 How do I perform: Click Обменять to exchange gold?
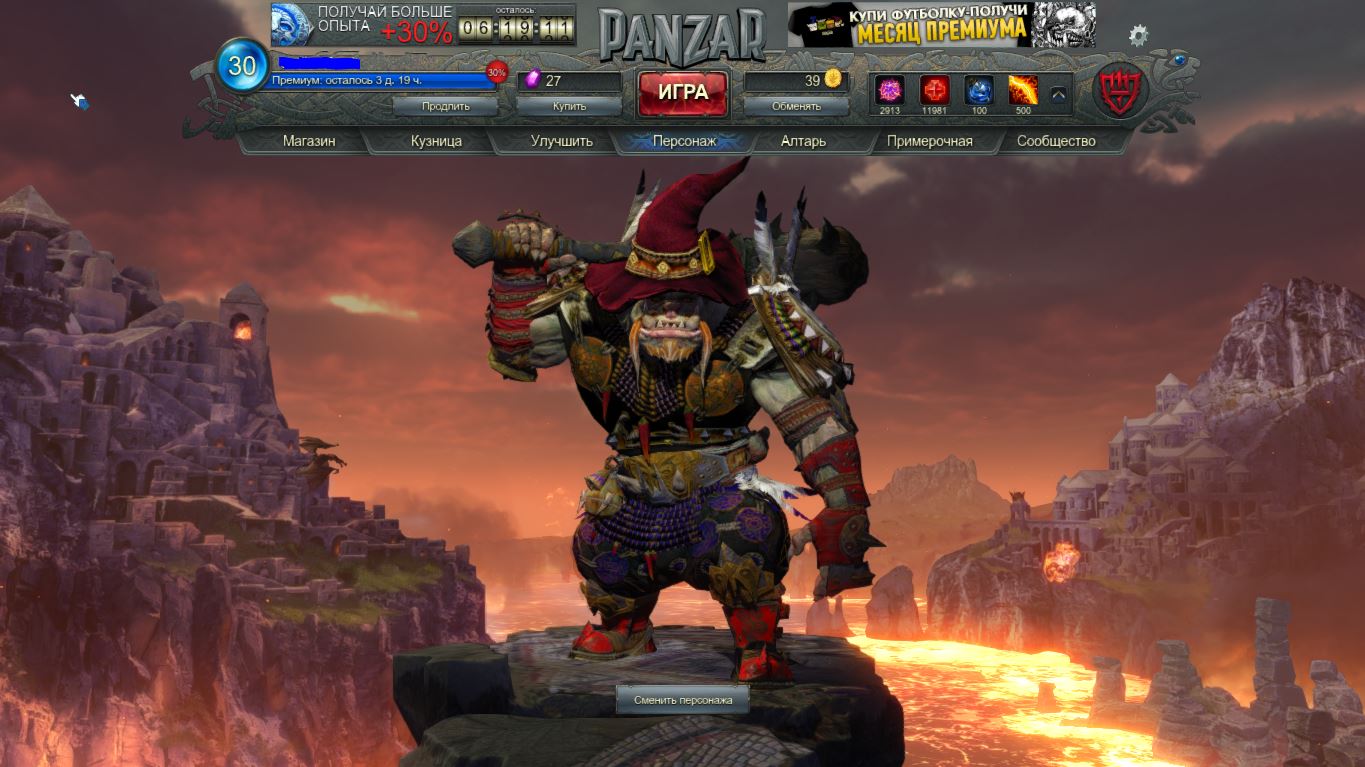click(796, 106)
